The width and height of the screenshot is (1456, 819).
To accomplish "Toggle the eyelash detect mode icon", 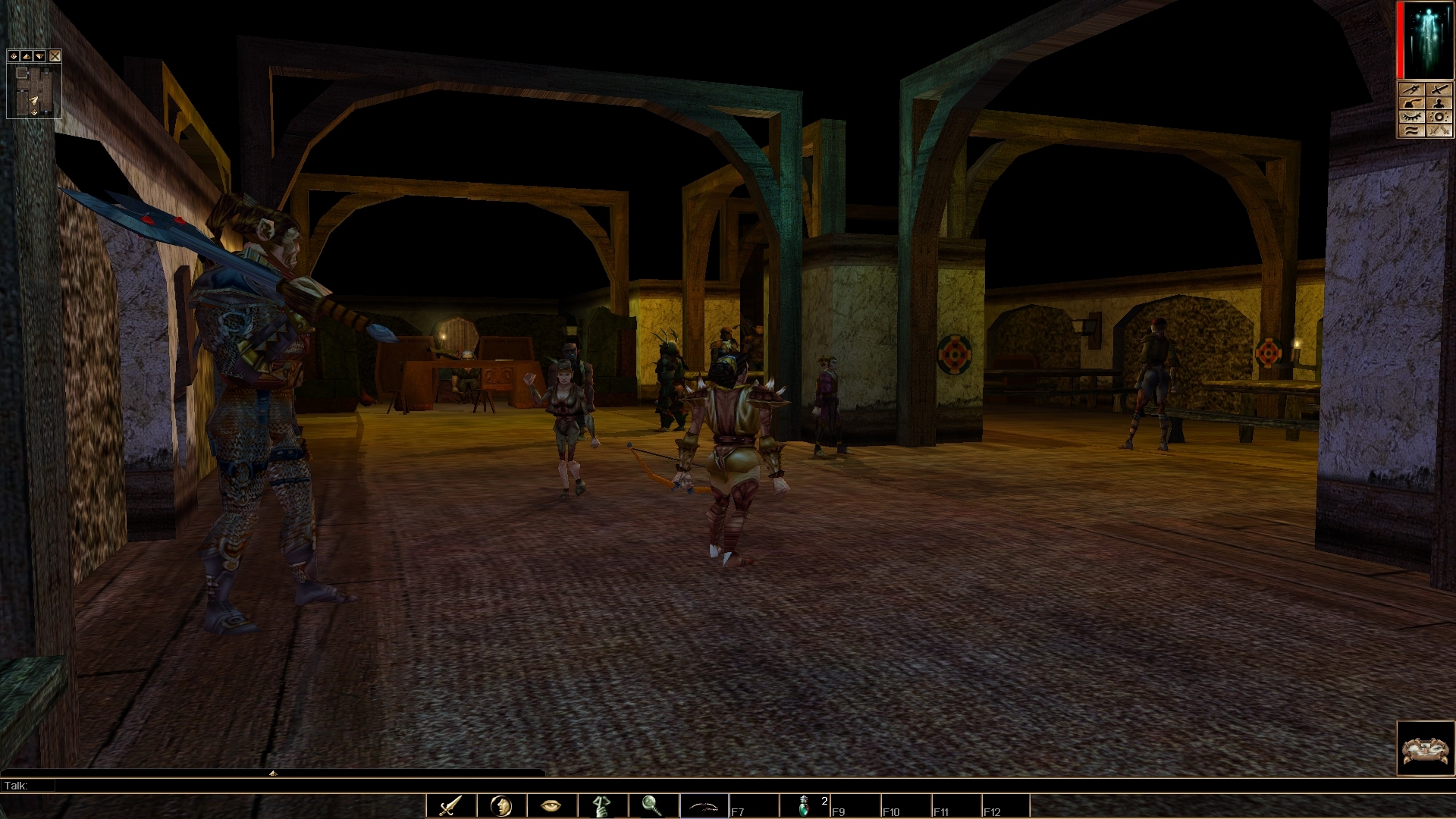I will point(1411,116).
